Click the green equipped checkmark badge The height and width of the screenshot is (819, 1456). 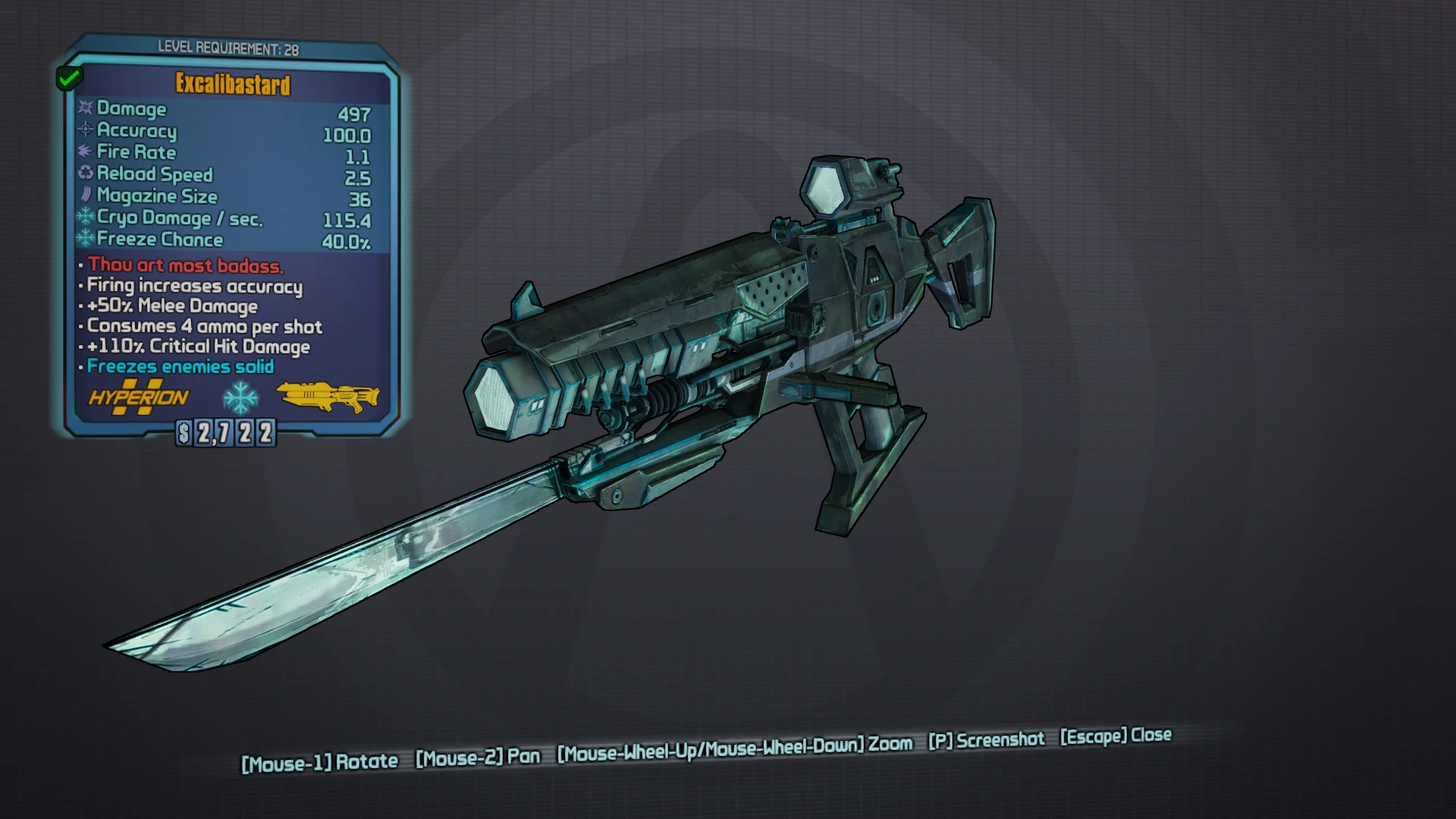pos(70,77)
